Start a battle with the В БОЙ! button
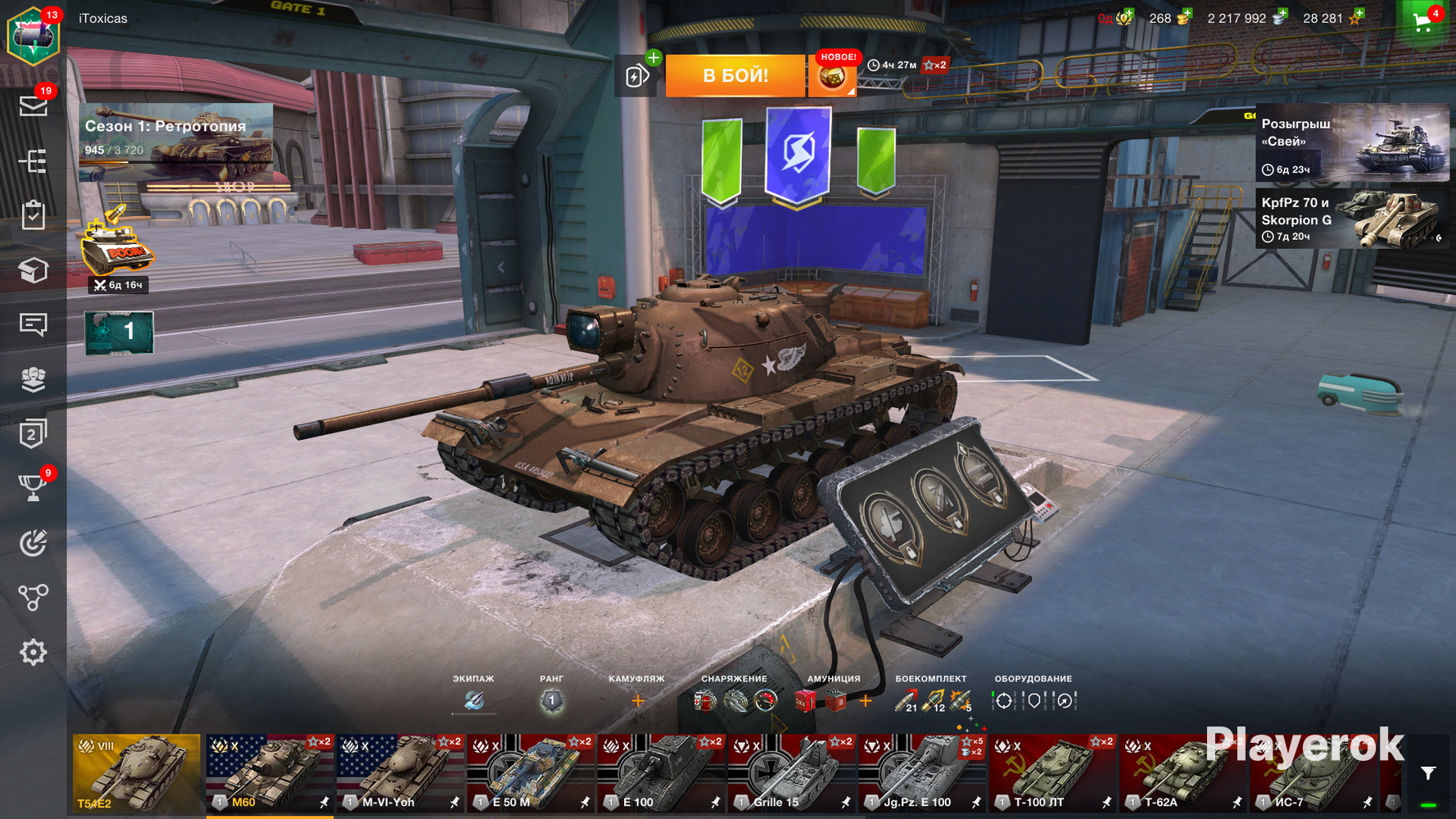This screenshot has width=1456, height=819. pyautogui.click(x=735, y=75)
